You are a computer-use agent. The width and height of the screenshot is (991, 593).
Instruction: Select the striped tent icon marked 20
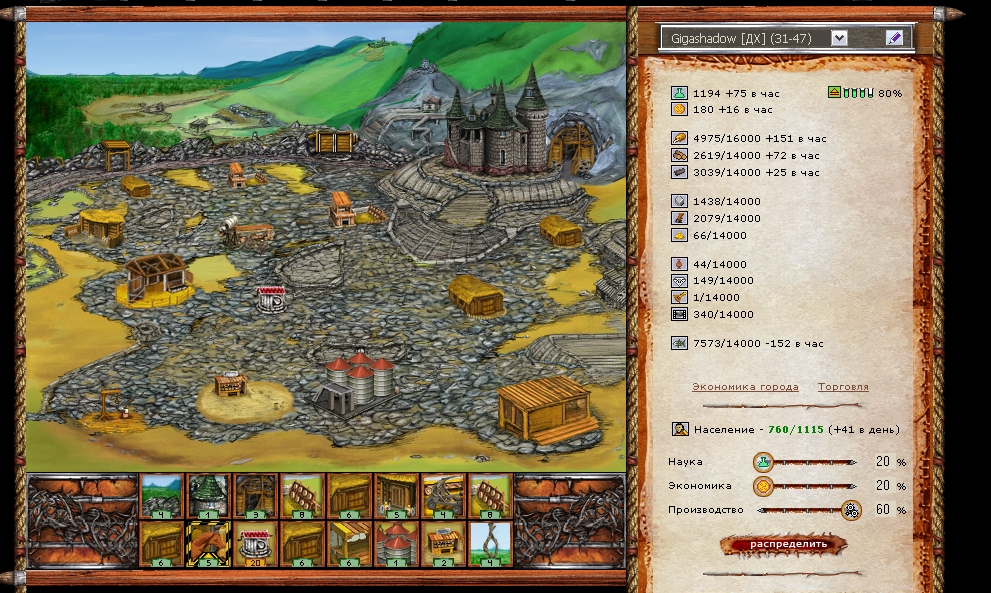point(257,543)
